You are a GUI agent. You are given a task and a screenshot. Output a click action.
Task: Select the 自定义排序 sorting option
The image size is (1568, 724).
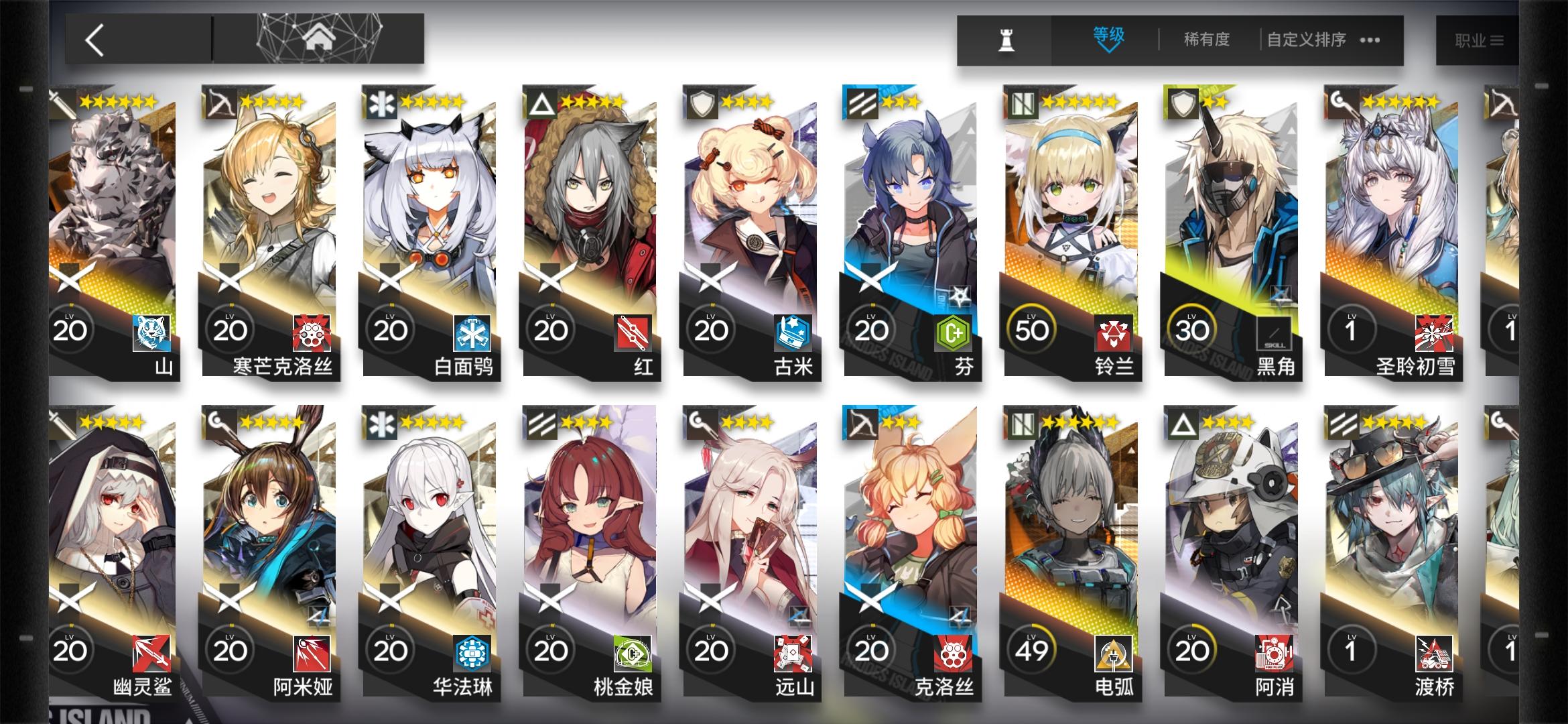pos(1305,39)
